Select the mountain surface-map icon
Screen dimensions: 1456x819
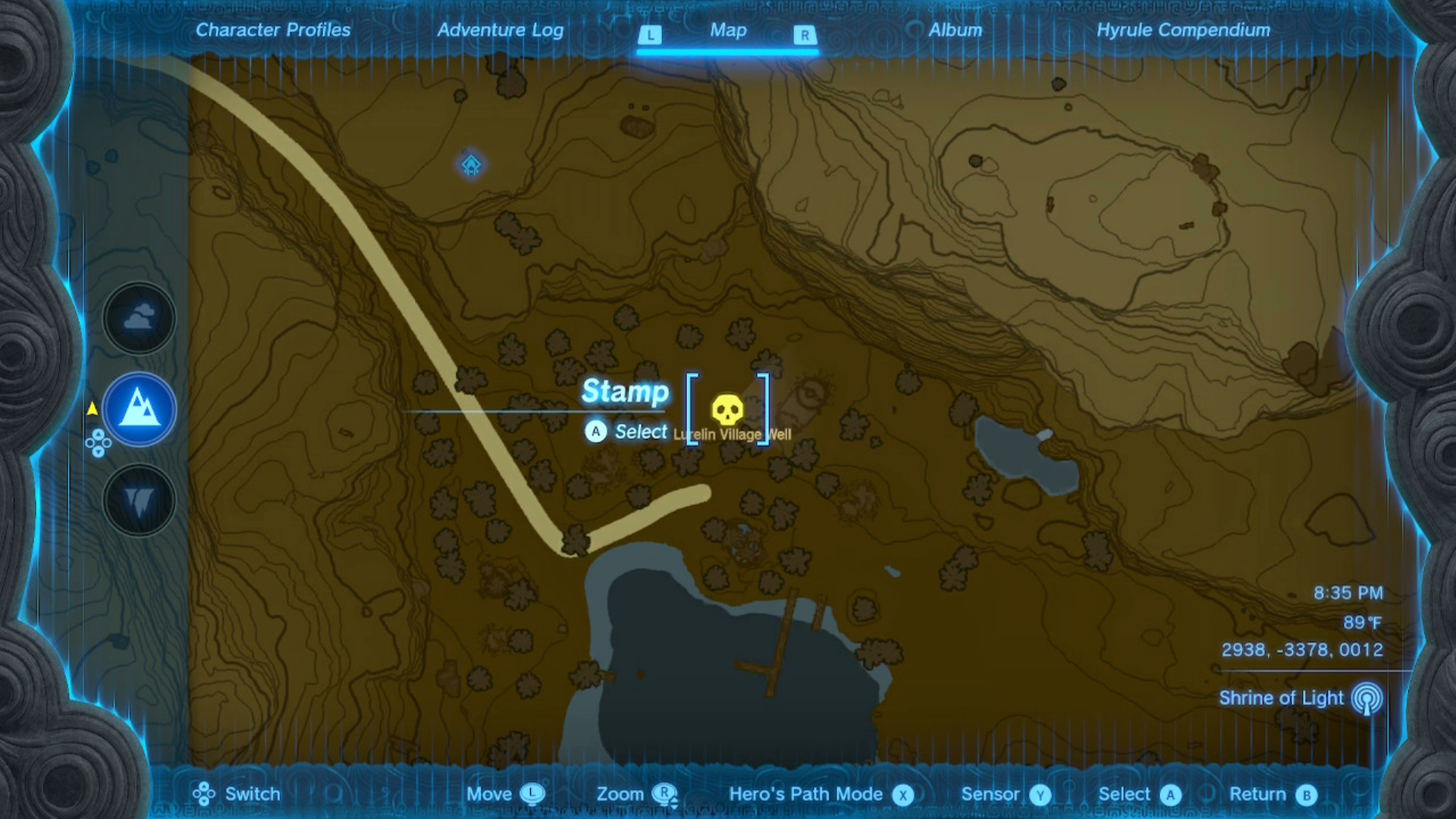pos(138,409)
